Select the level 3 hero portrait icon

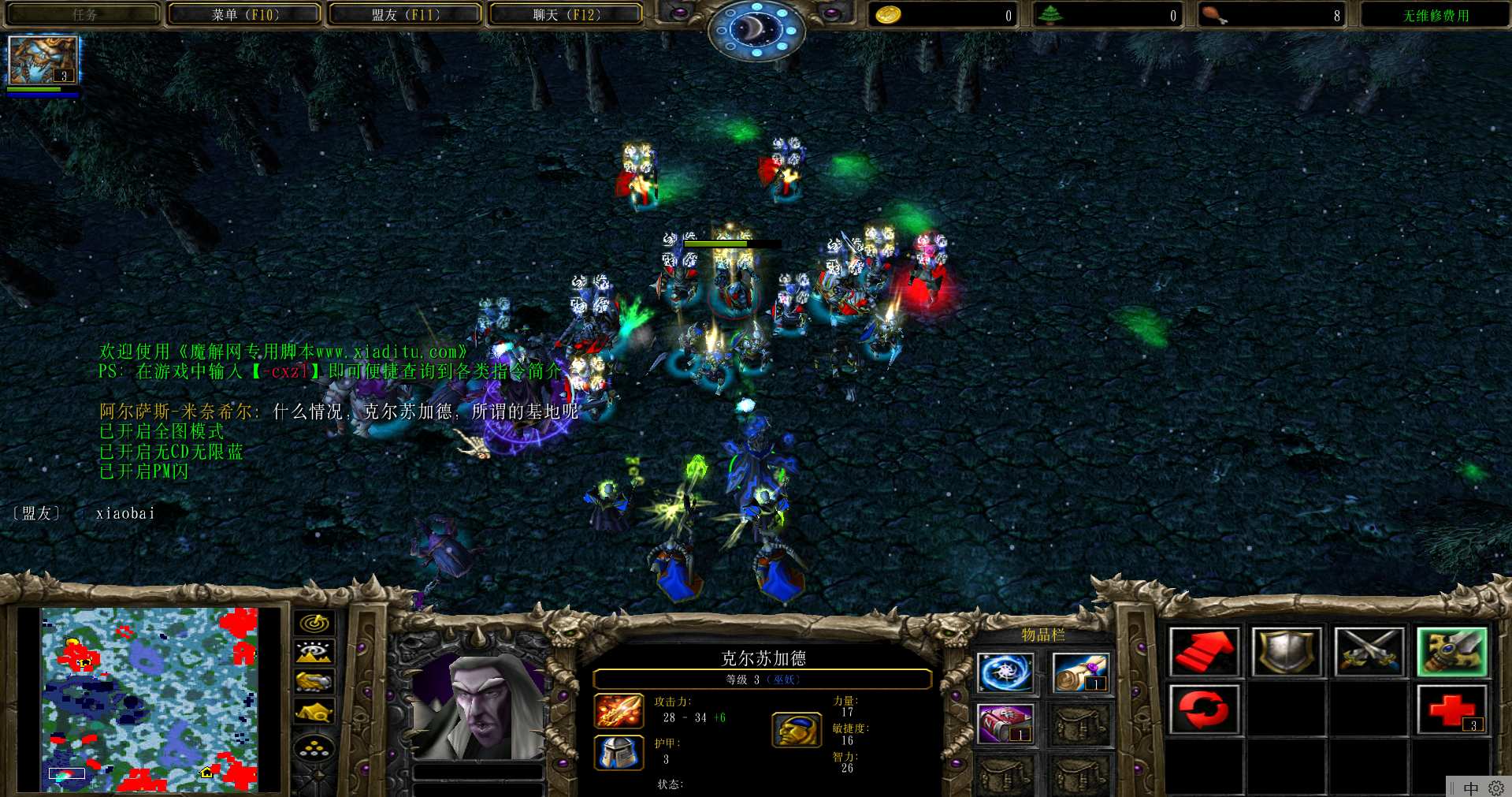(x=43, y=60)
